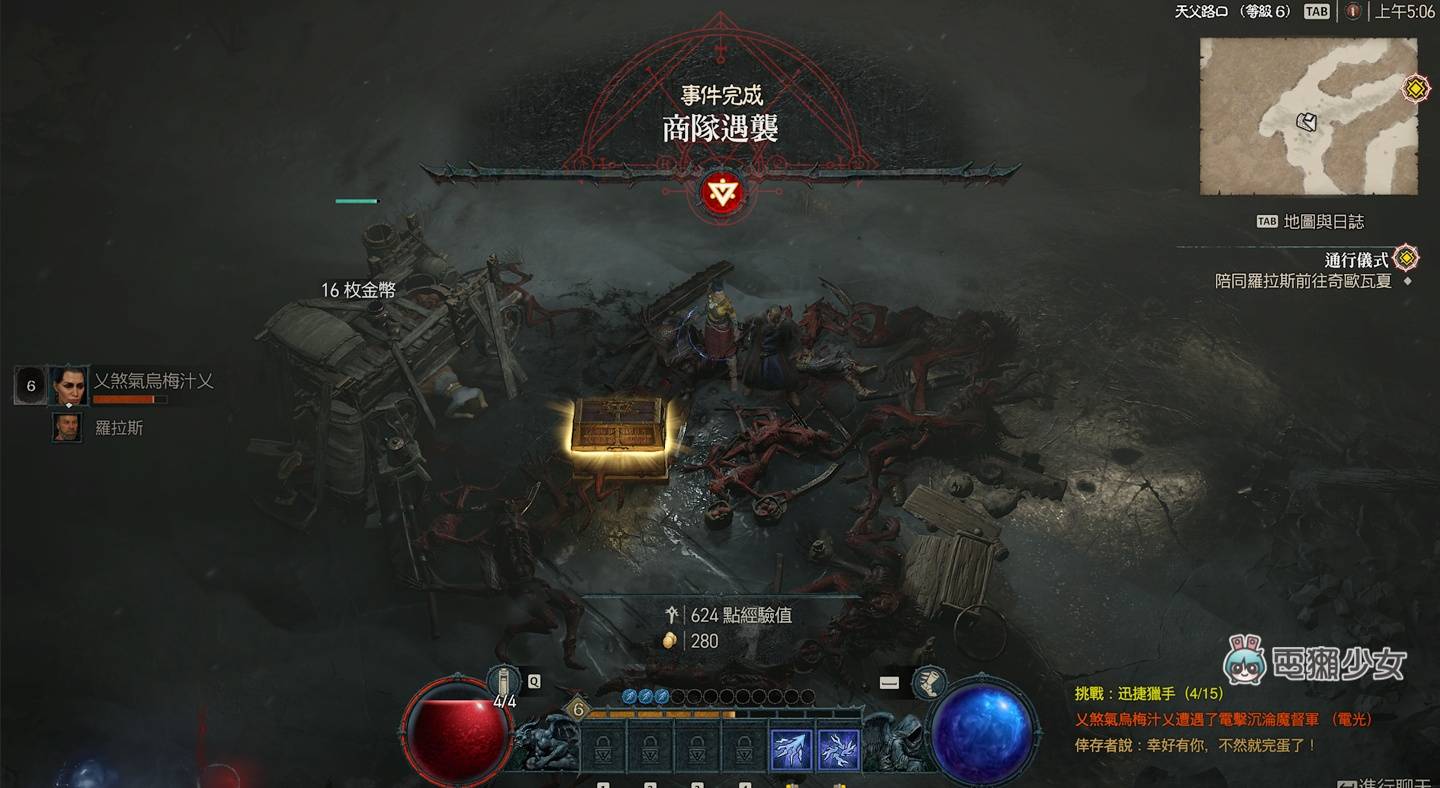Open the minimap in the corner
This screenshot has width=1440, height=788.
(x=1308, y=117)
